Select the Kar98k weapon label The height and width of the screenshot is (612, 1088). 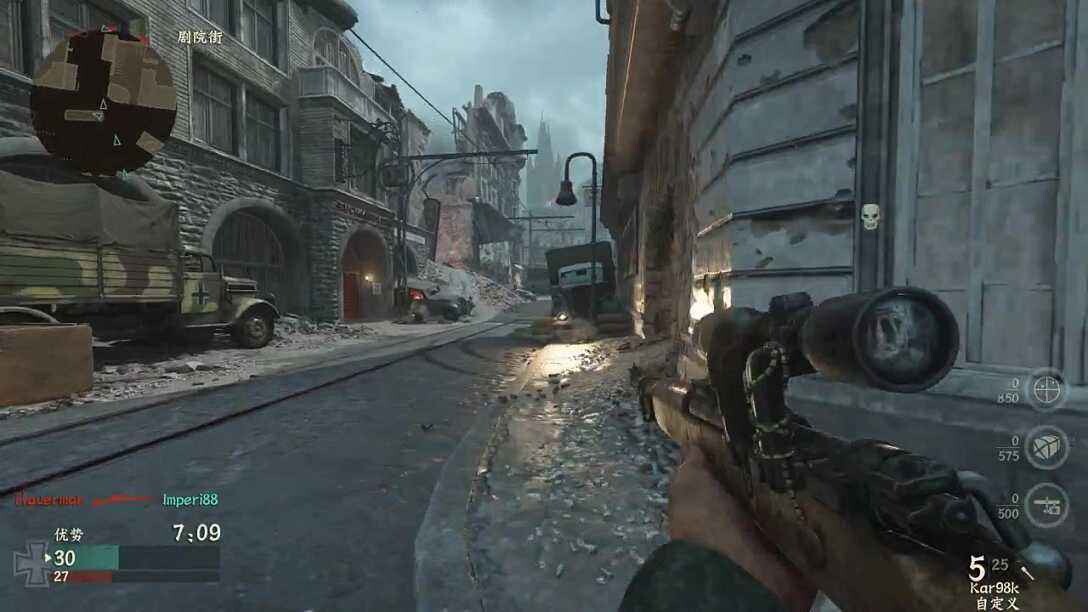point(995,588)
